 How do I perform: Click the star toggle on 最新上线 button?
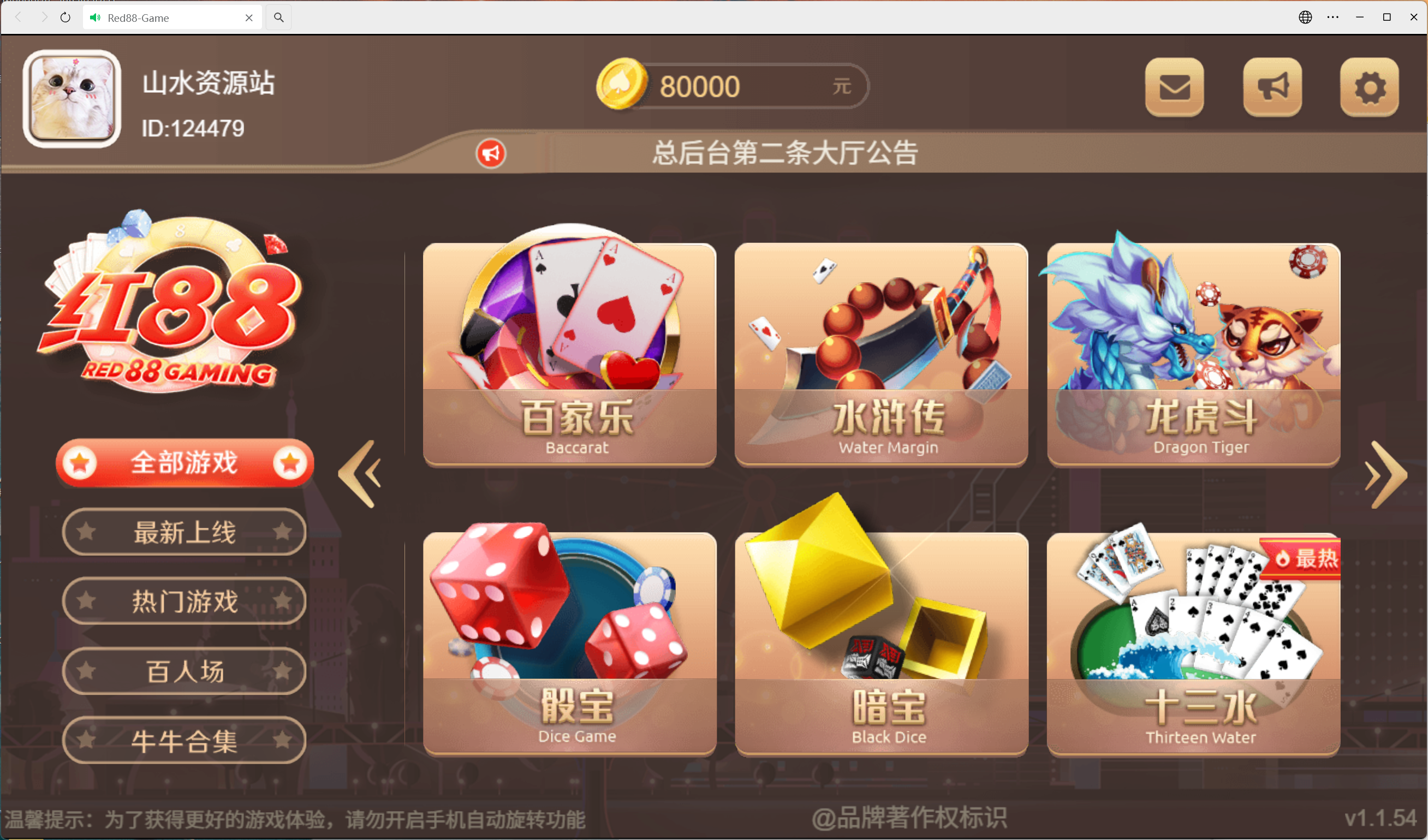pos(86,531)
